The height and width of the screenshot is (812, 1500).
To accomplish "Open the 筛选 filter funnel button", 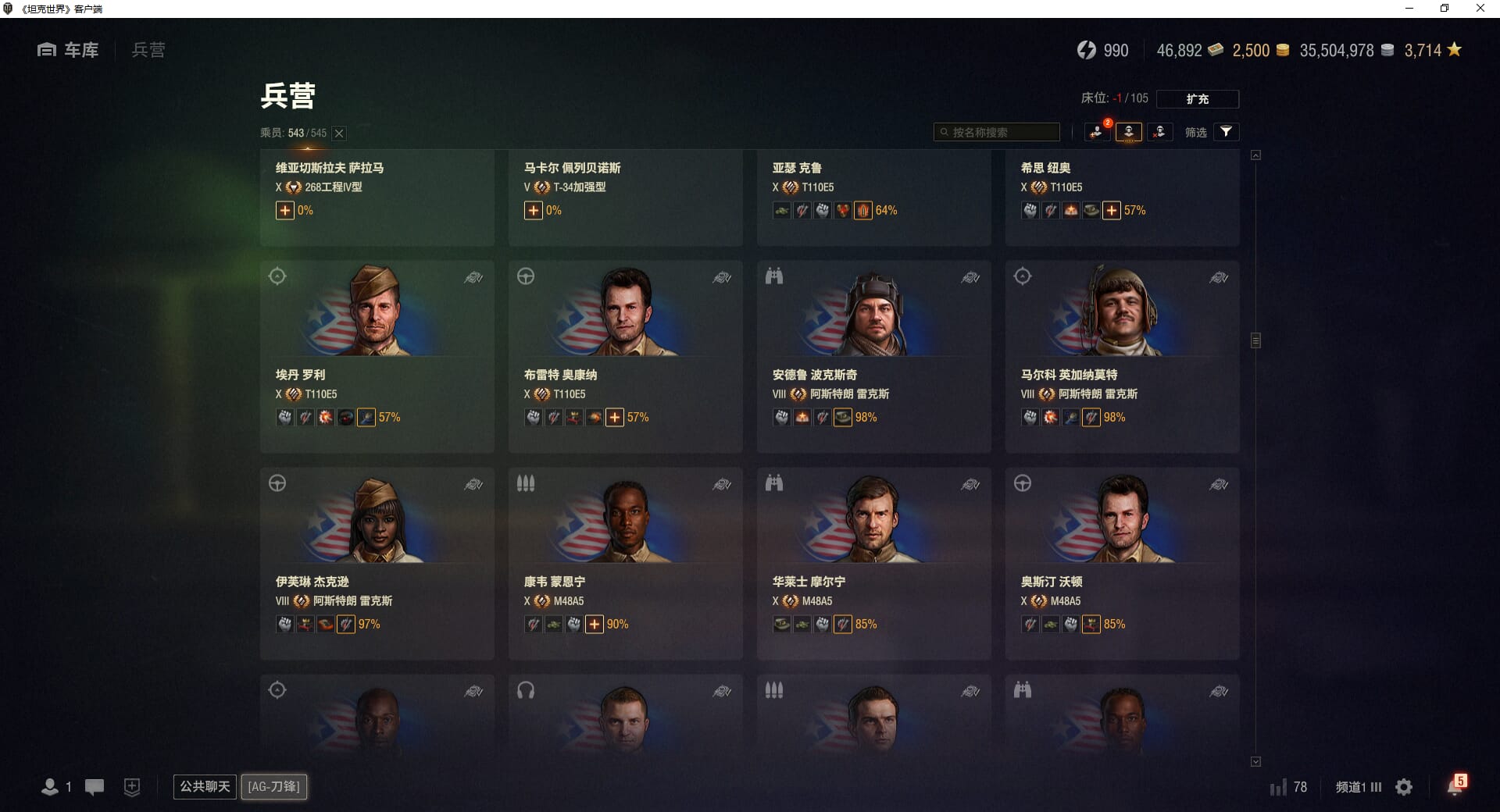I will click(x=1226, y=132).
